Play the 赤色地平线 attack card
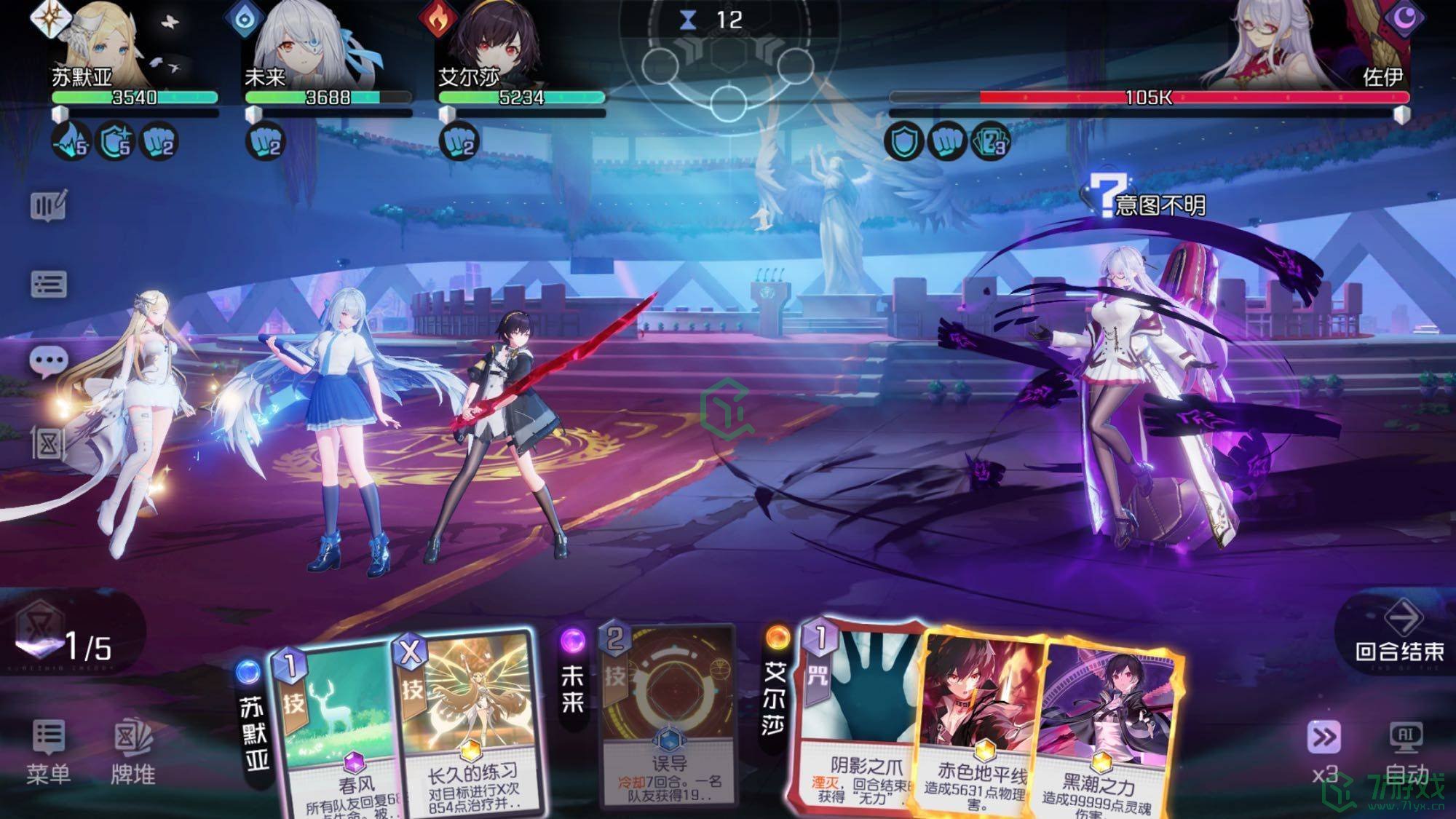This screenshot has height=819, width=1456. (979, 728)
